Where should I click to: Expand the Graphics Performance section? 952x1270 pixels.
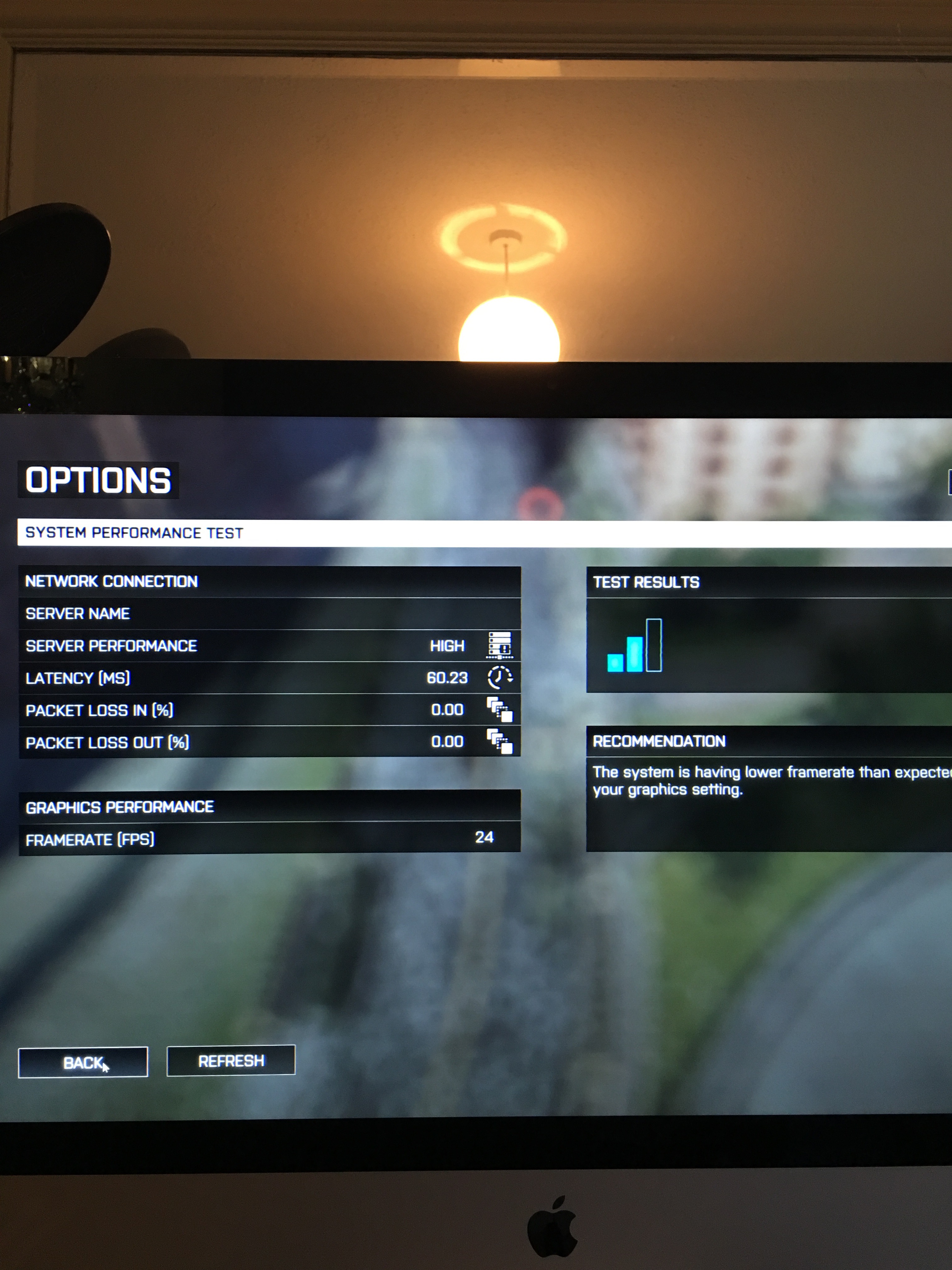pyautogui.click(x=119, y=806)
